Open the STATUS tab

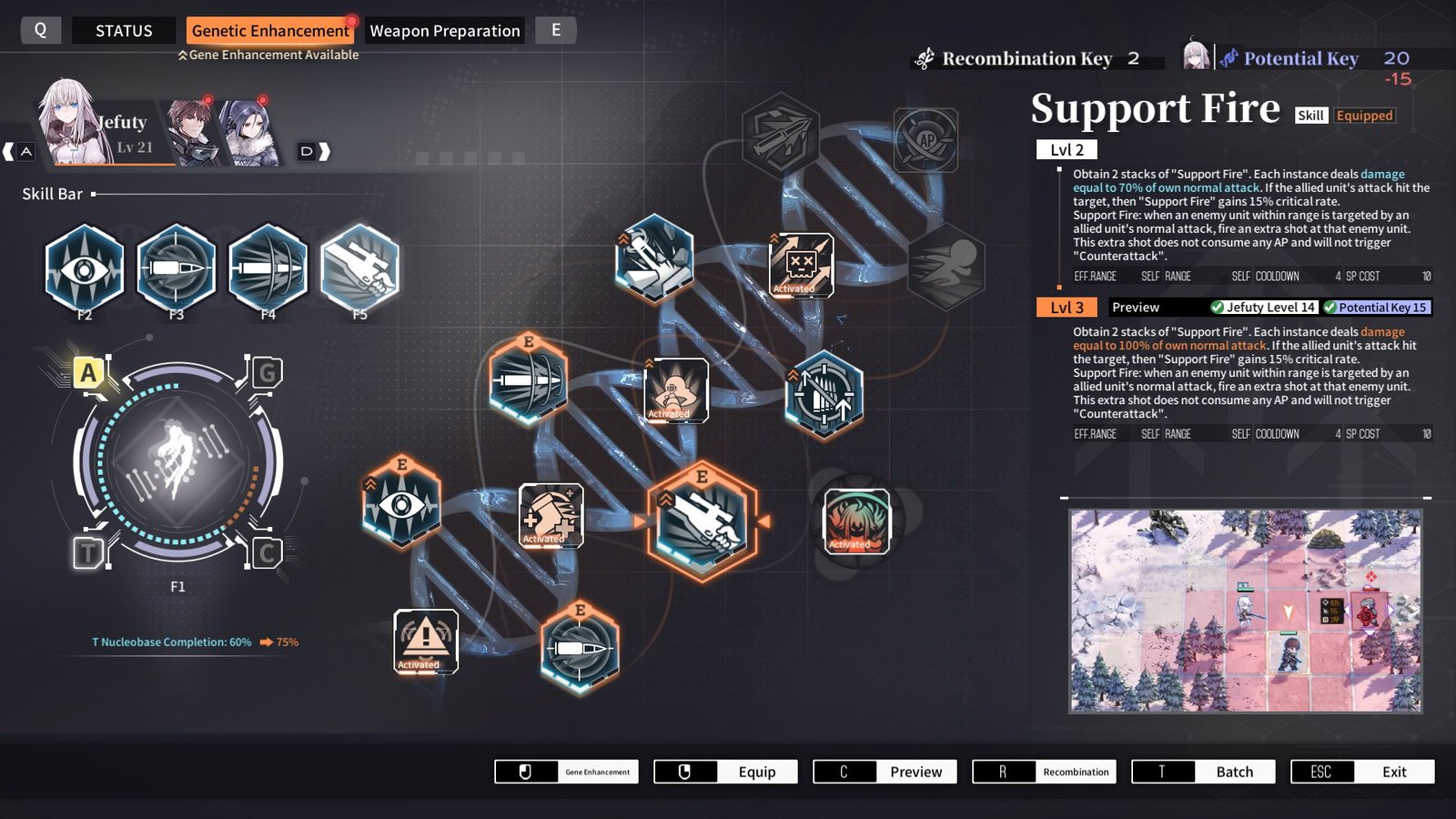coord(125,30)
